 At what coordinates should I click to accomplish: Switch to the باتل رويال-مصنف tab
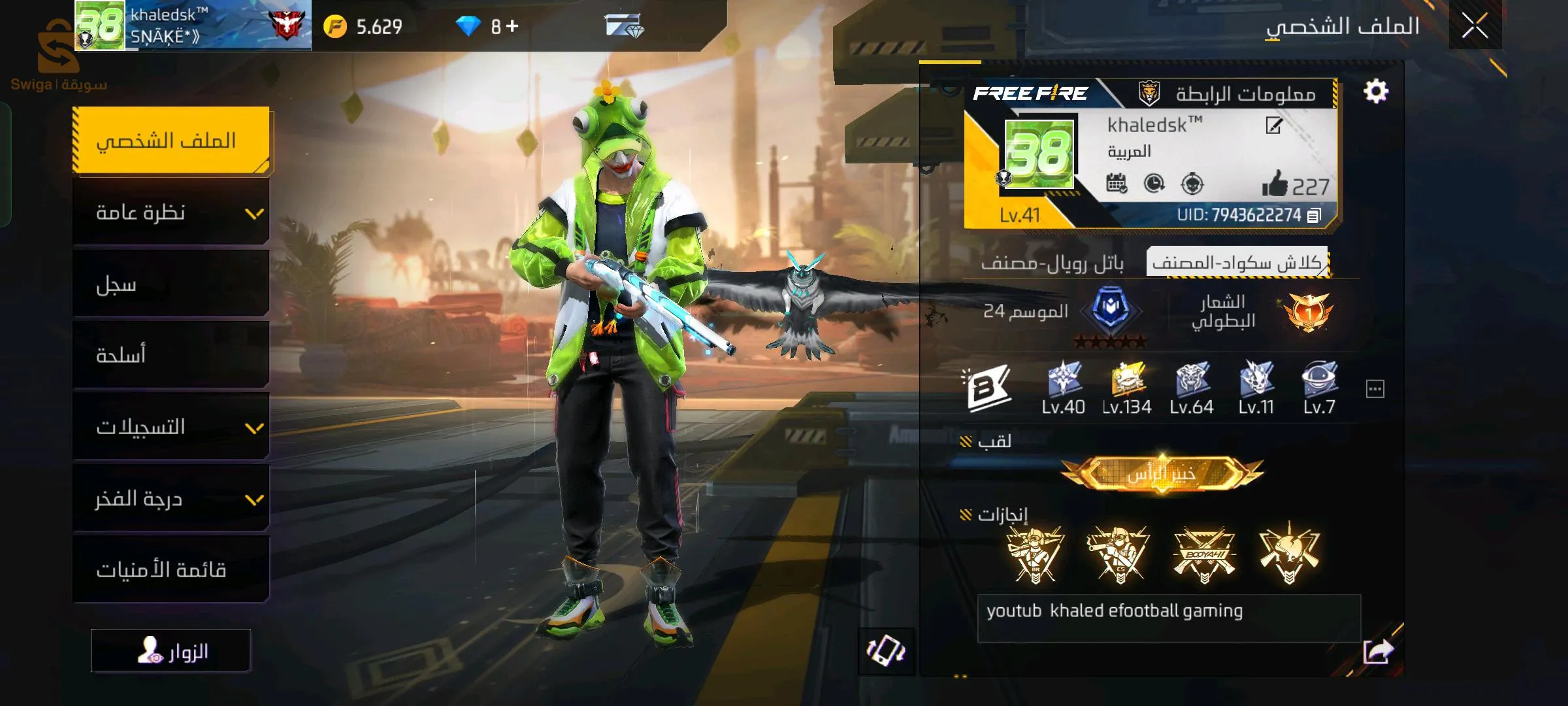[x=1053, y=263]
